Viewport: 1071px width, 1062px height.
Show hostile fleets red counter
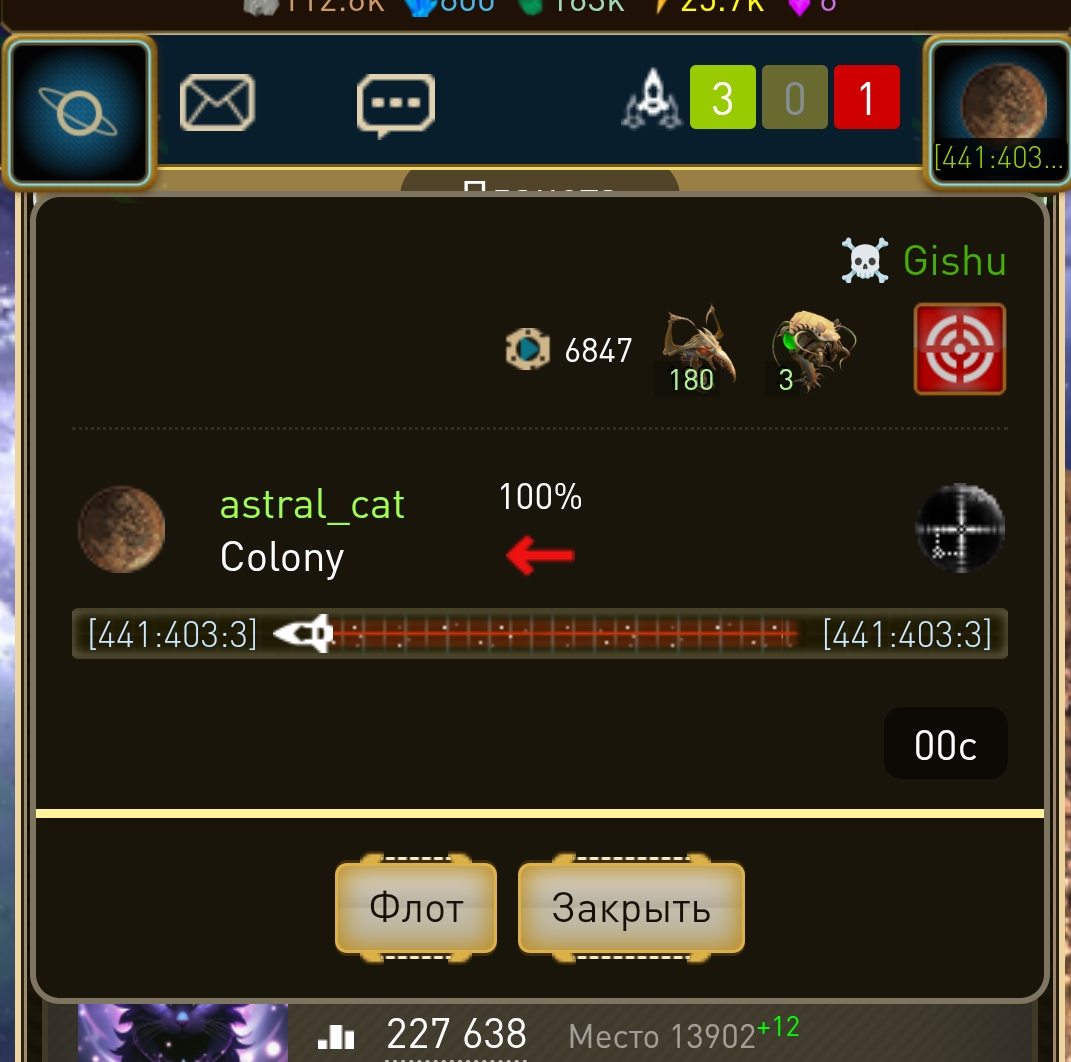[866, 98]
